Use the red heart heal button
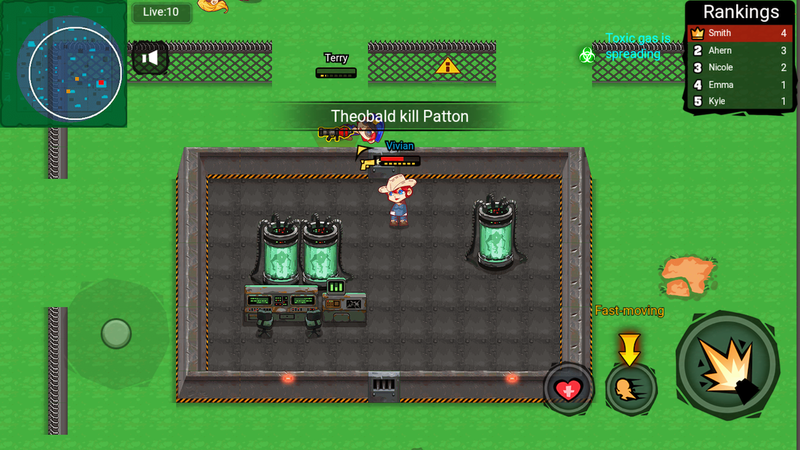 pyautogui.click(x=569, y=388)
